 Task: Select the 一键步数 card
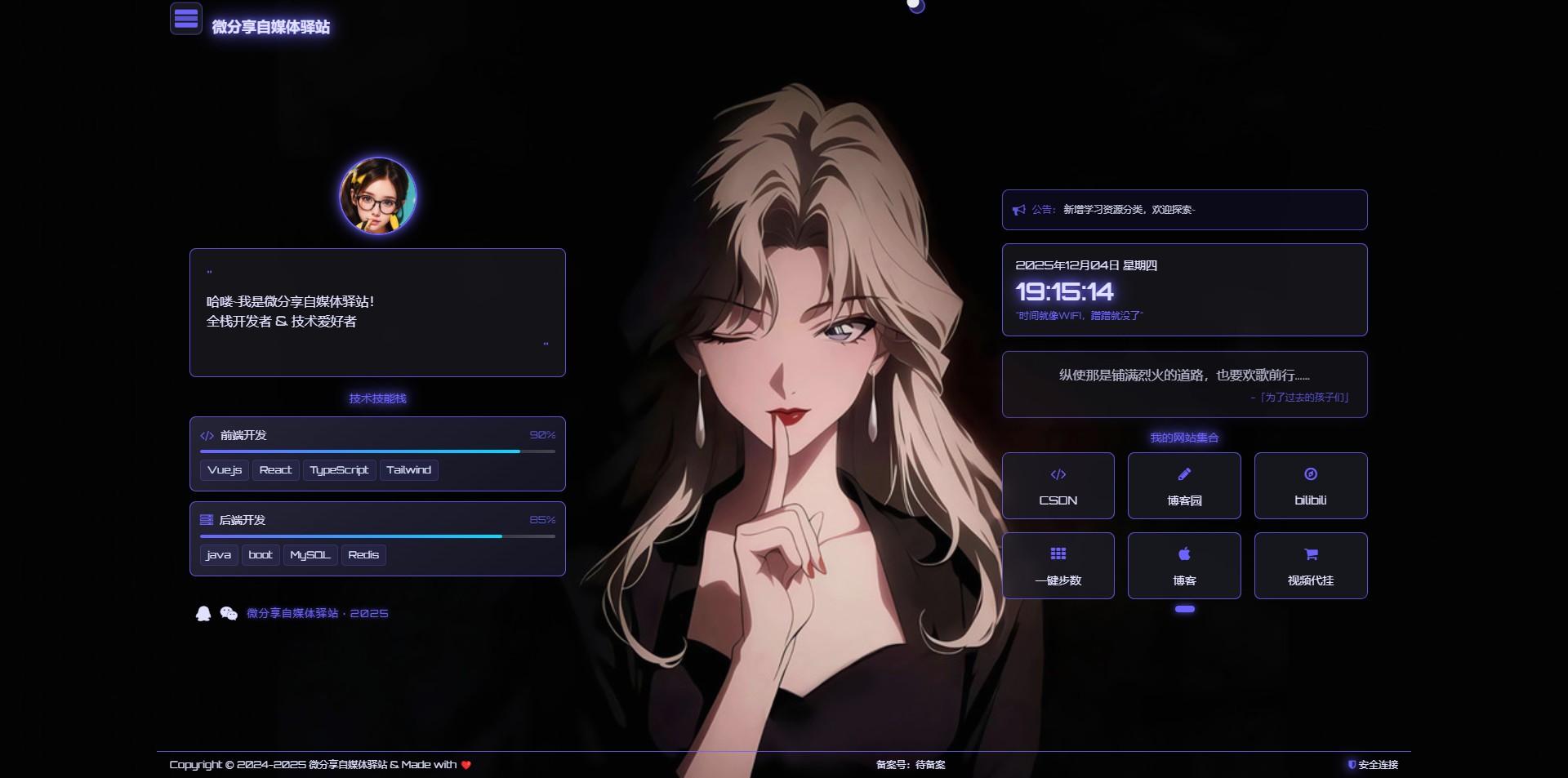(x=1058, y=566)
